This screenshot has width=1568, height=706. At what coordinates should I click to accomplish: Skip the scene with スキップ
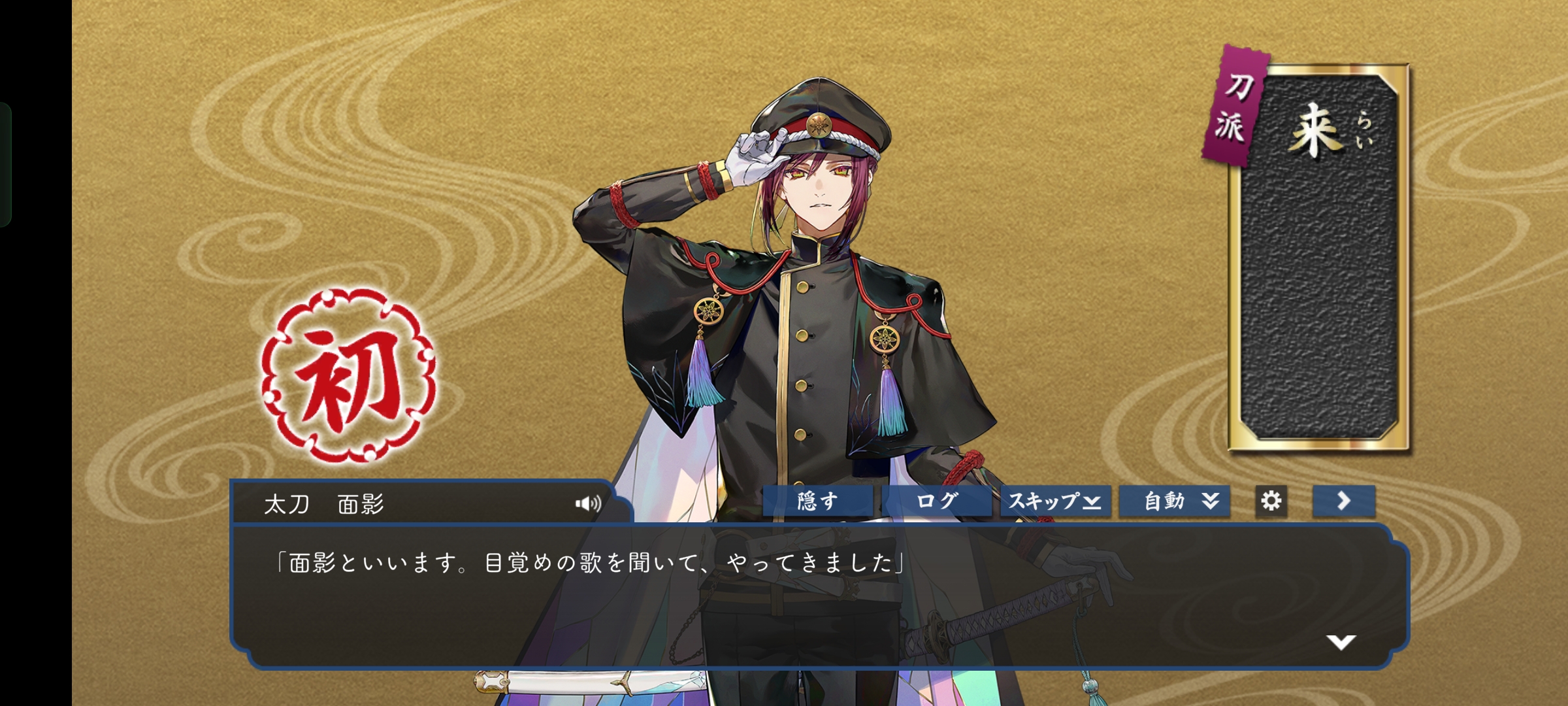1055,501
